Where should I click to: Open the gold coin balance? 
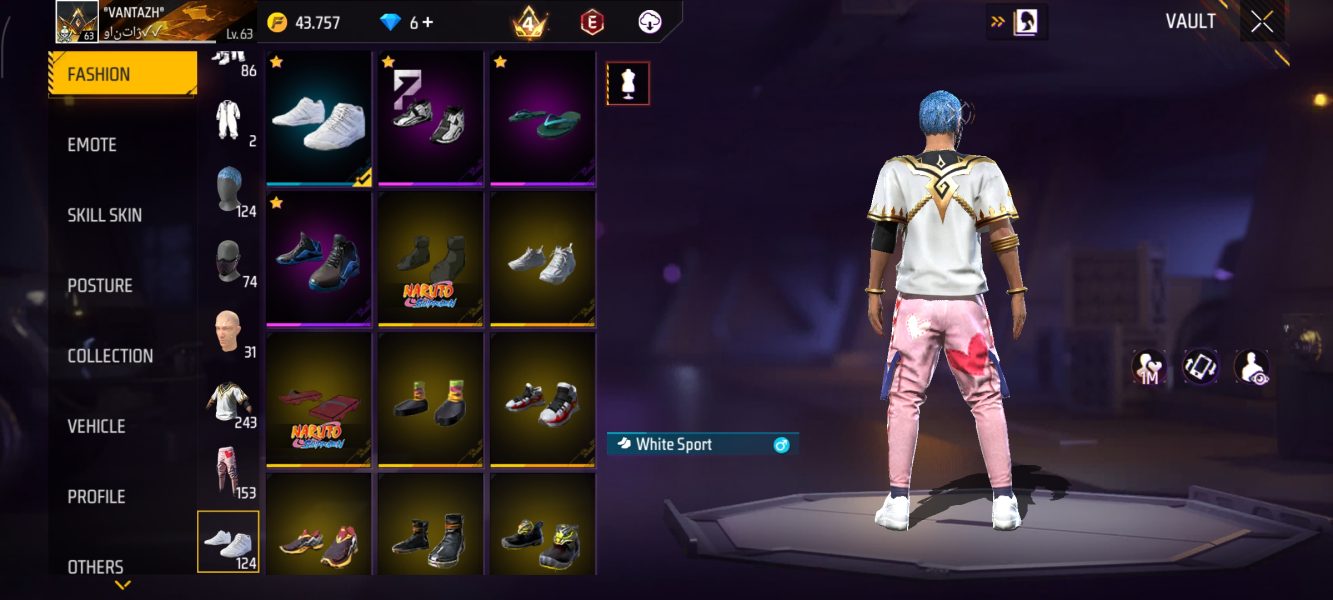(305, 22)
